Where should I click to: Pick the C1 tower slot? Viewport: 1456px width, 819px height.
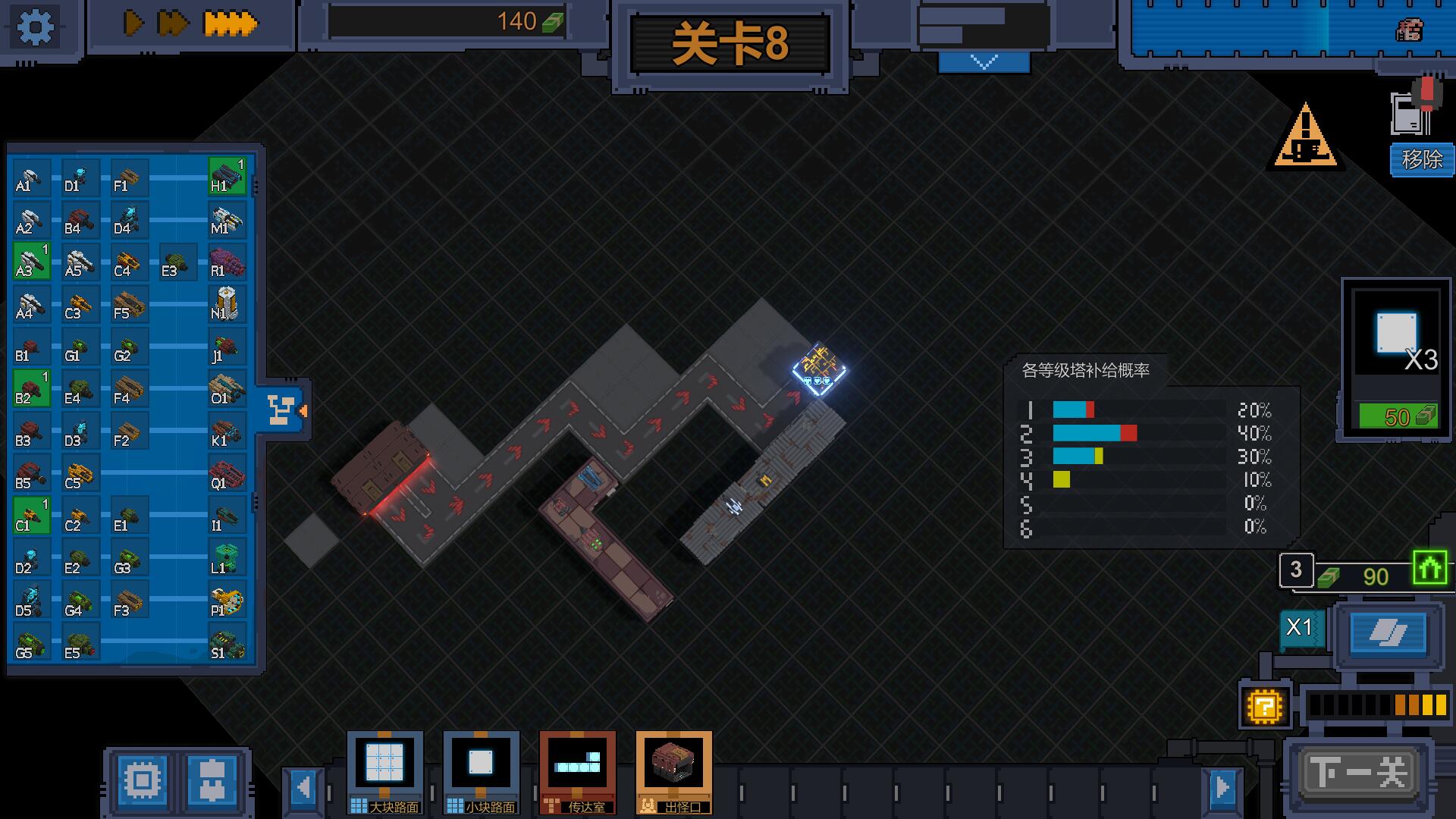click(32, 516)
